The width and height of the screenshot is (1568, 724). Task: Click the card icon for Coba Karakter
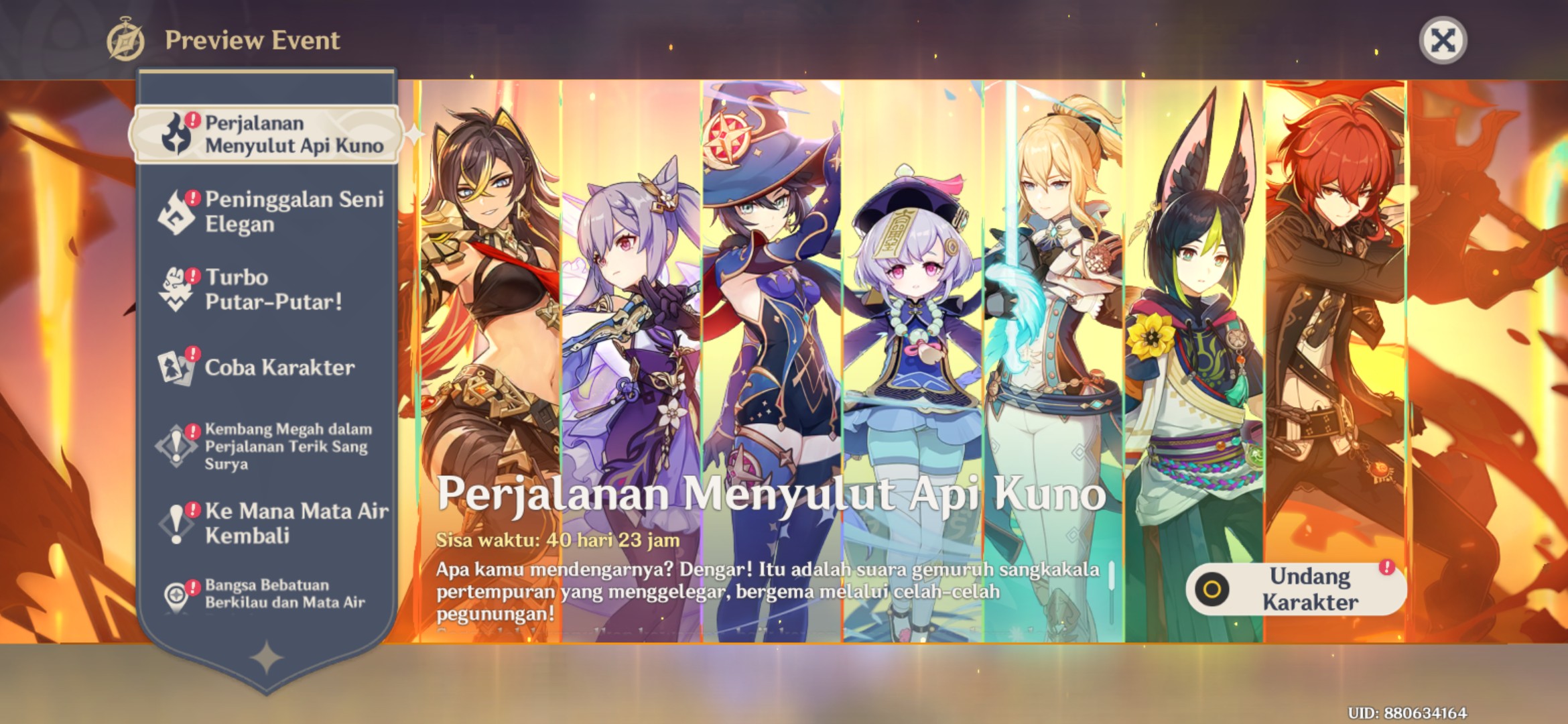point(176,367)
